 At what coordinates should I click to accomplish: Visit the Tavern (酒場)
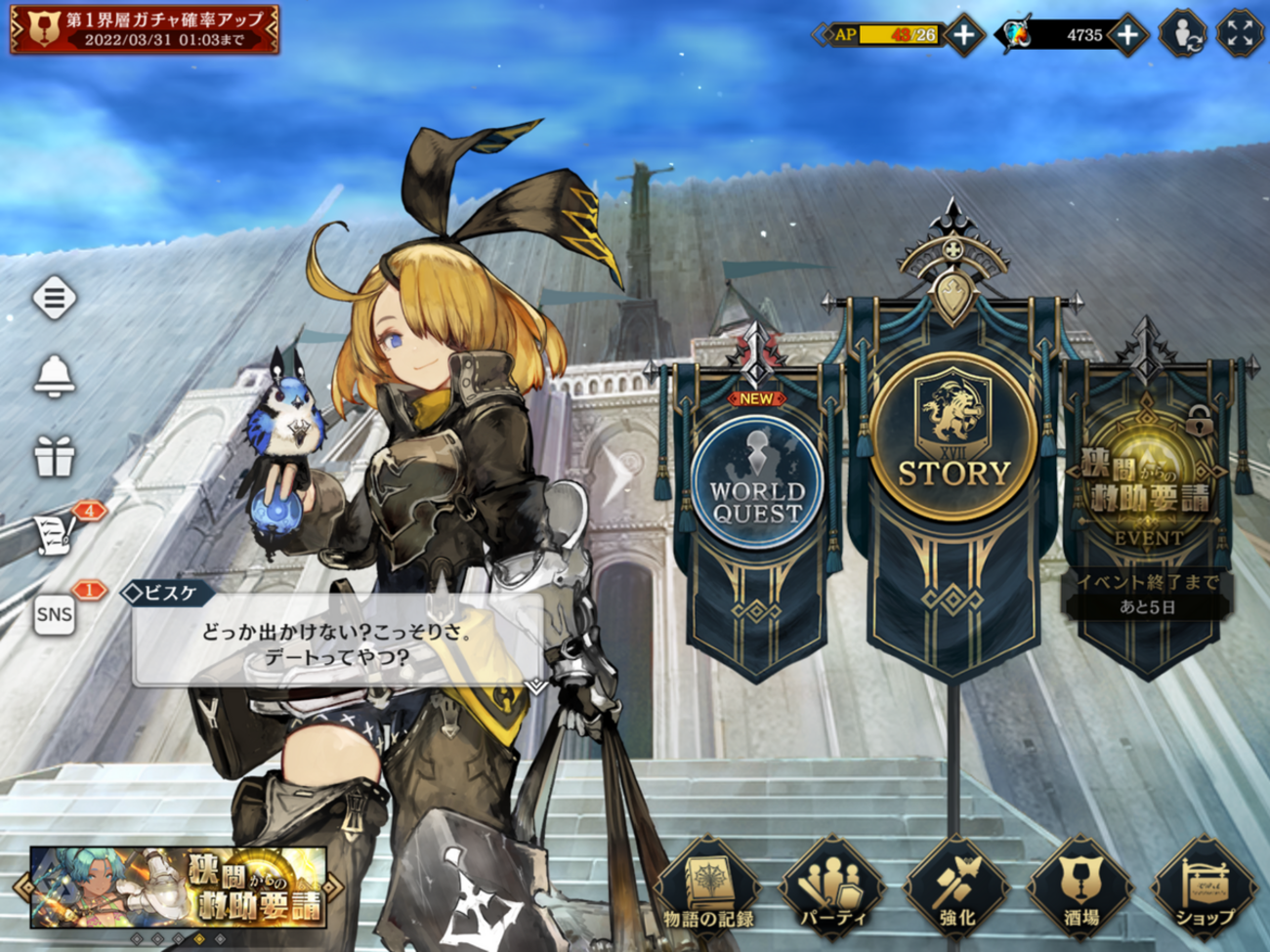tap(1080, 889)
